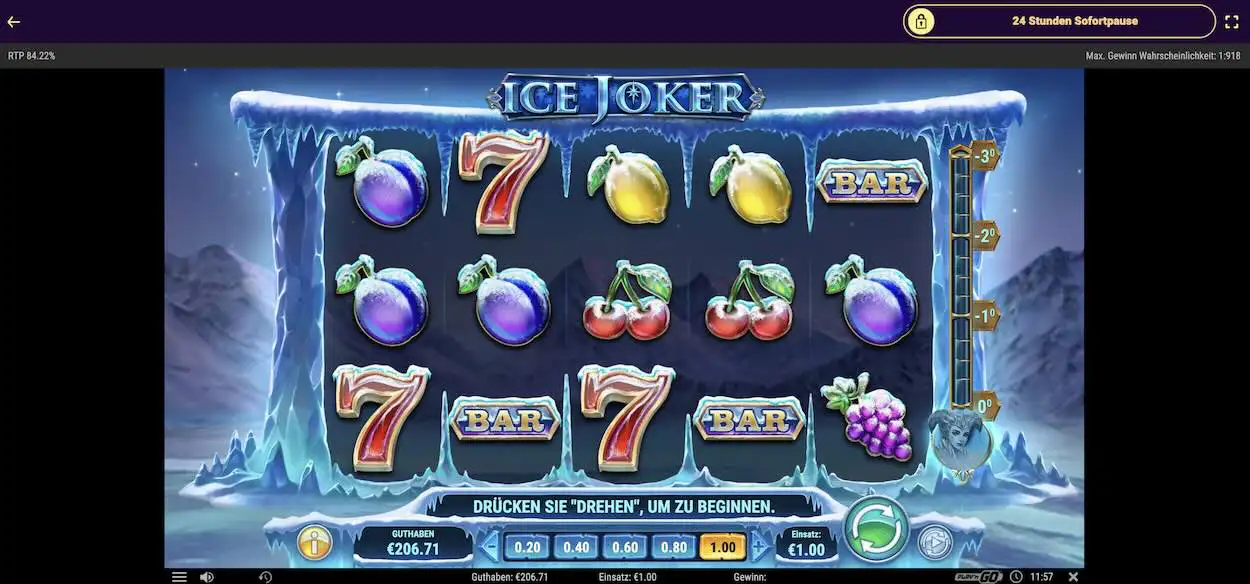Set the bet to 0.60
This screenshot has height=584, width=1250.
[625, 547]
